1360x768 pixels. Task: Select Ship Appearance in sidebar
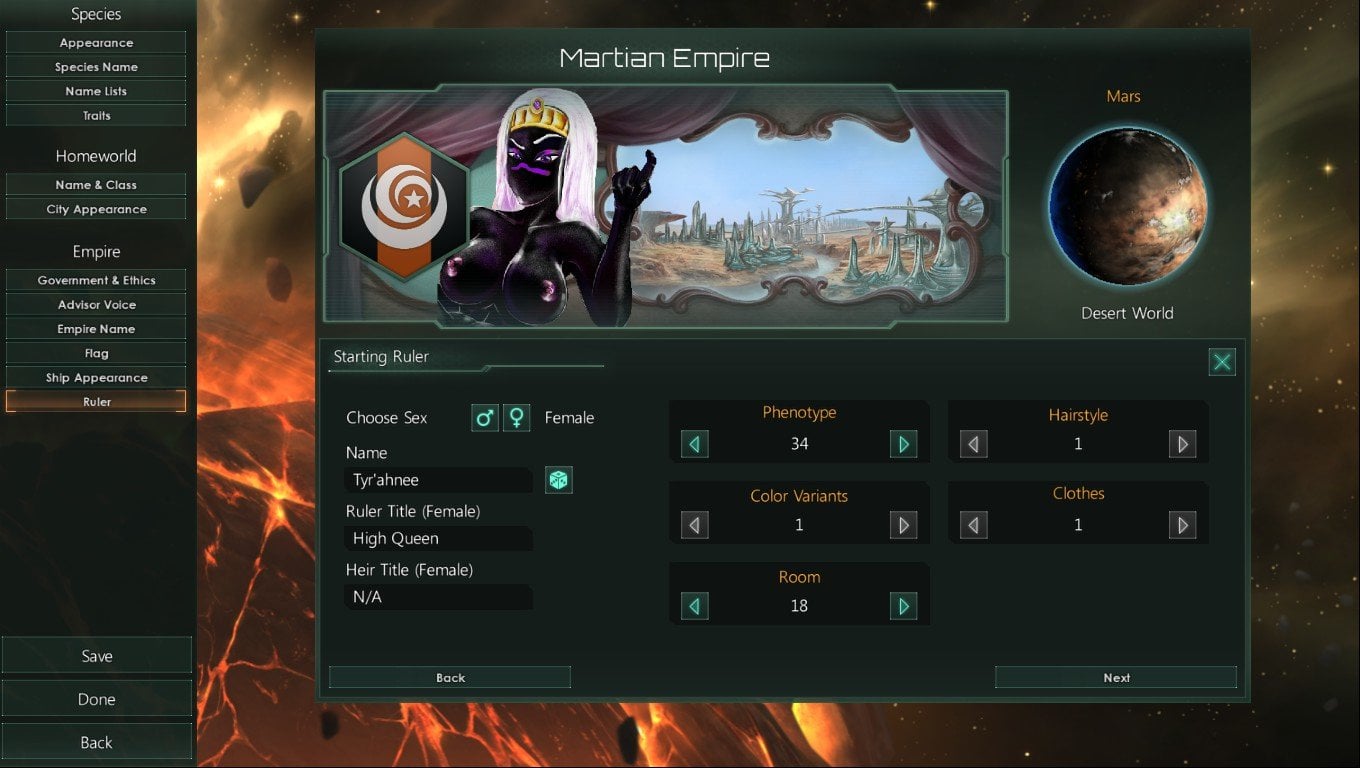96,378
